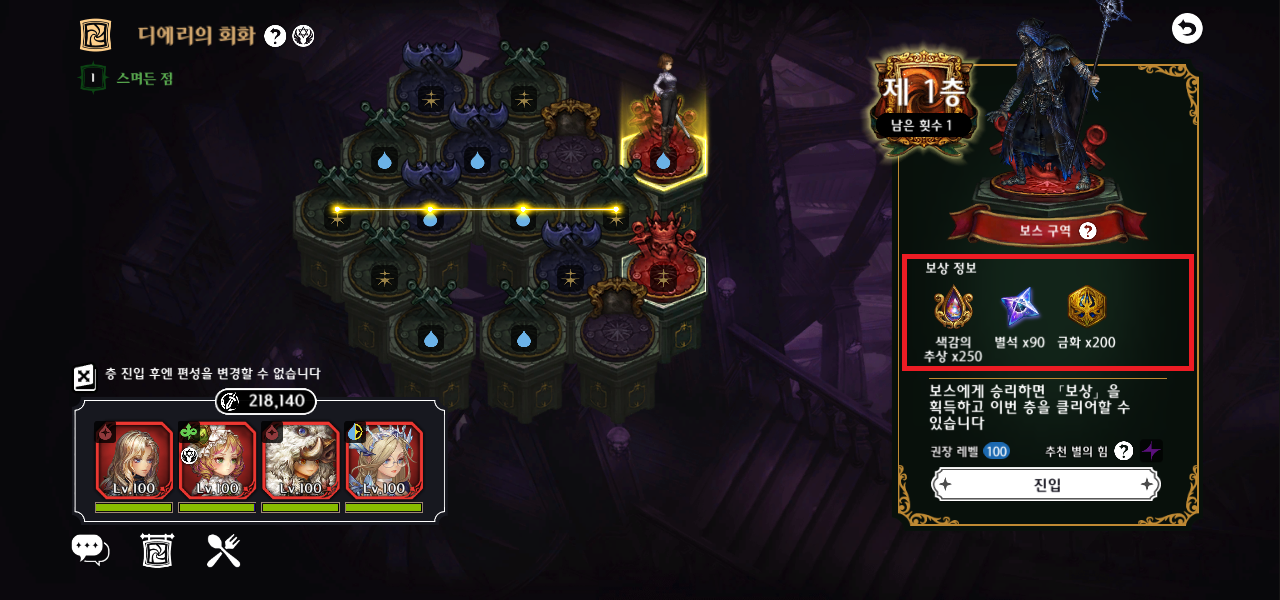This screenshot has width=1280, height=600.
Task: Inspect the 금화 x200 reward icon
Action: pos(1088,308)
